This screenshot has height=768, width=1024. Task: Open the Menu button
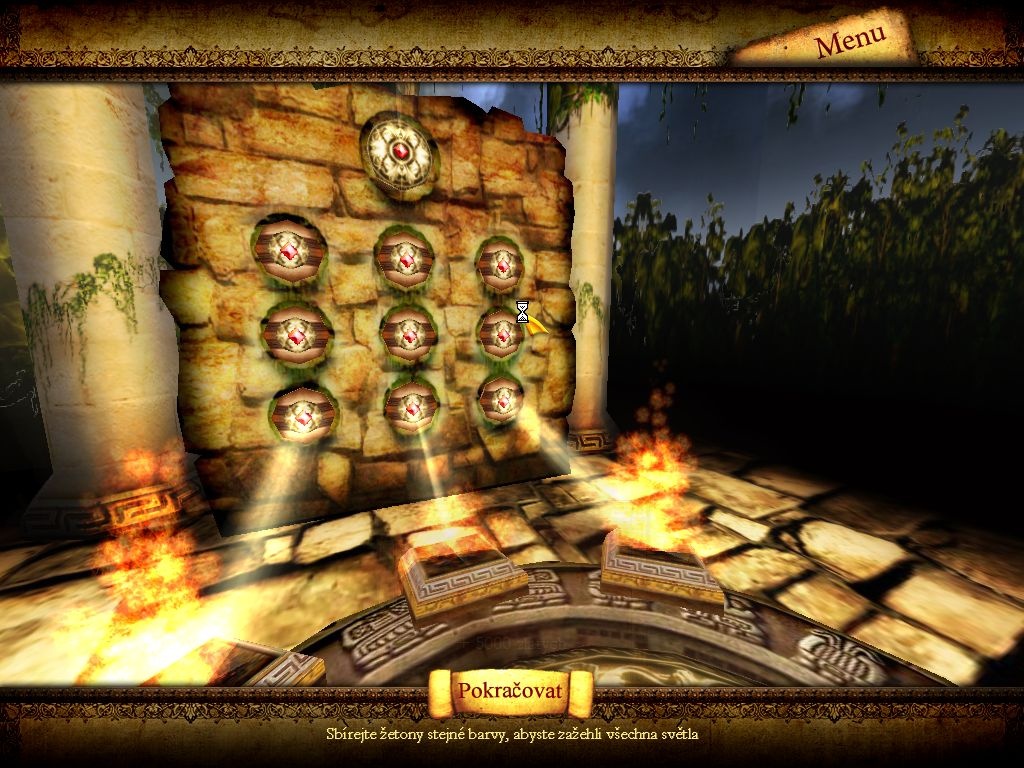850,41
